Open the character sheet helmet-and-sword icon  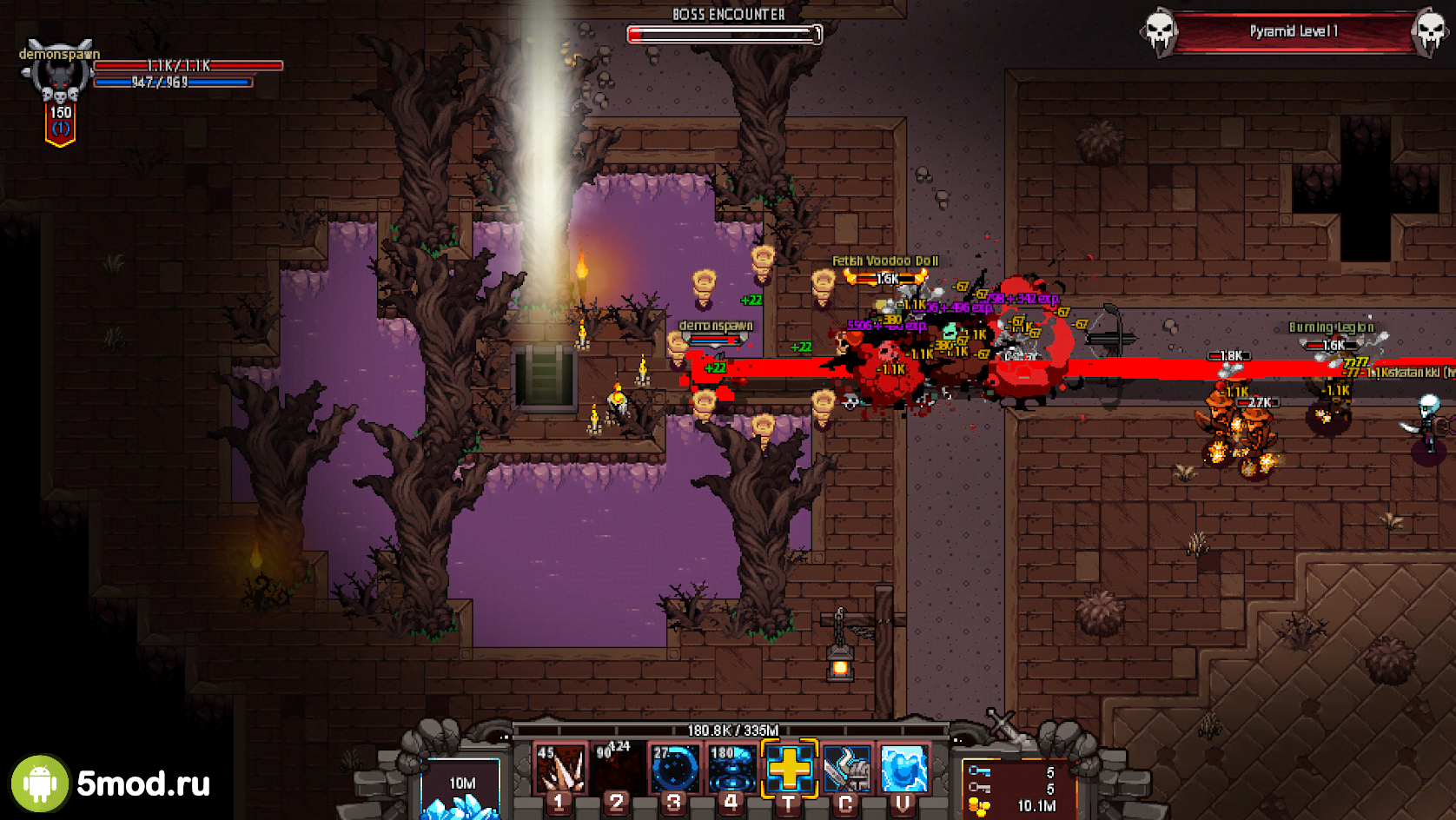tap(846, 769)
